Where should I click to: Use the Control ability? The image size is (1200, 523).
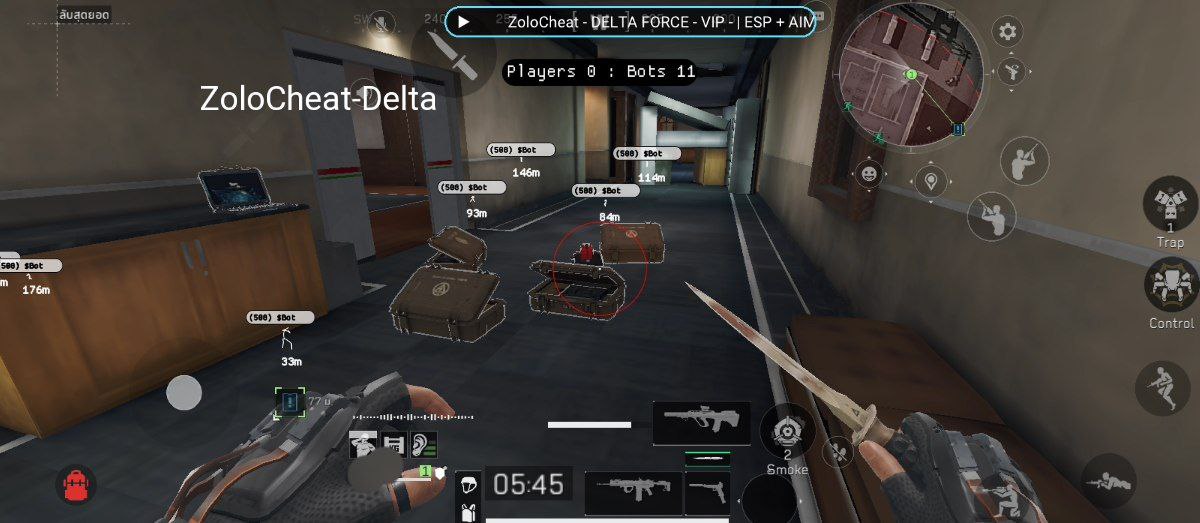[x=1170, y=285]
